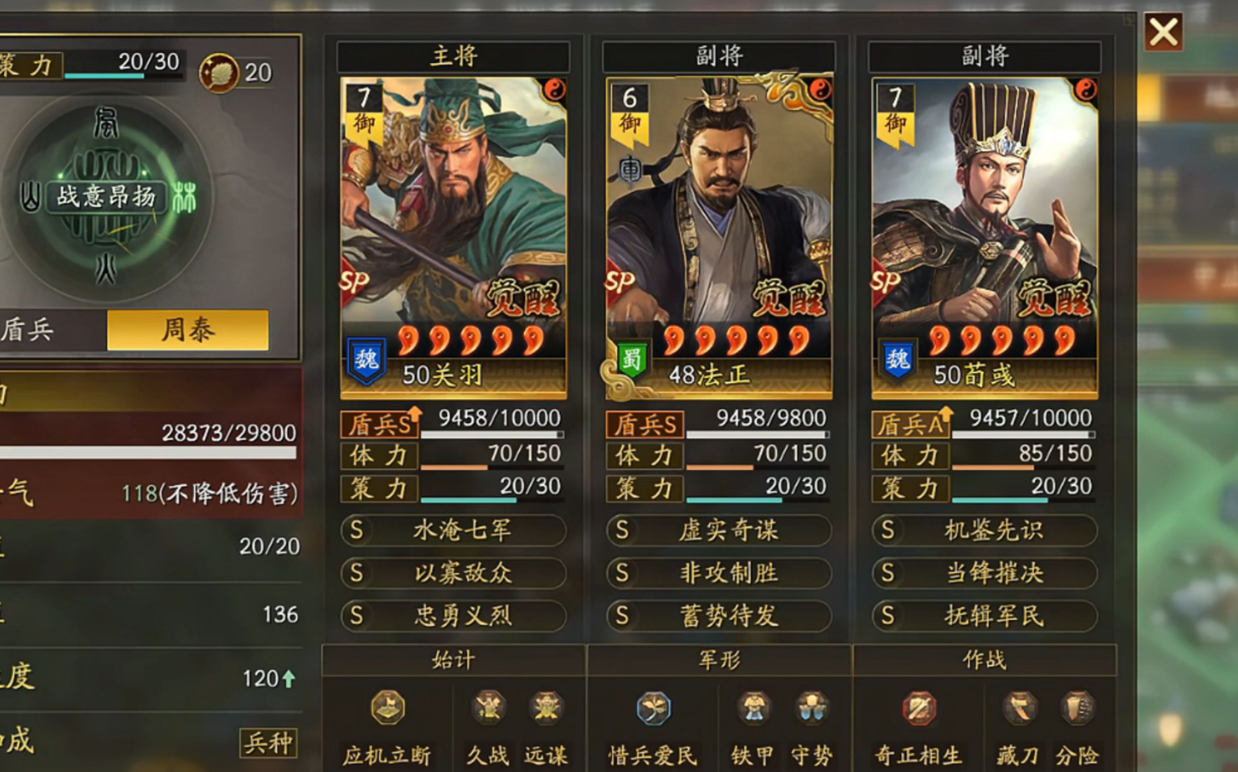View the 抚辑军民 skill
The width and height of the screenshot is (1238, 772).
[x=985, y=616]
